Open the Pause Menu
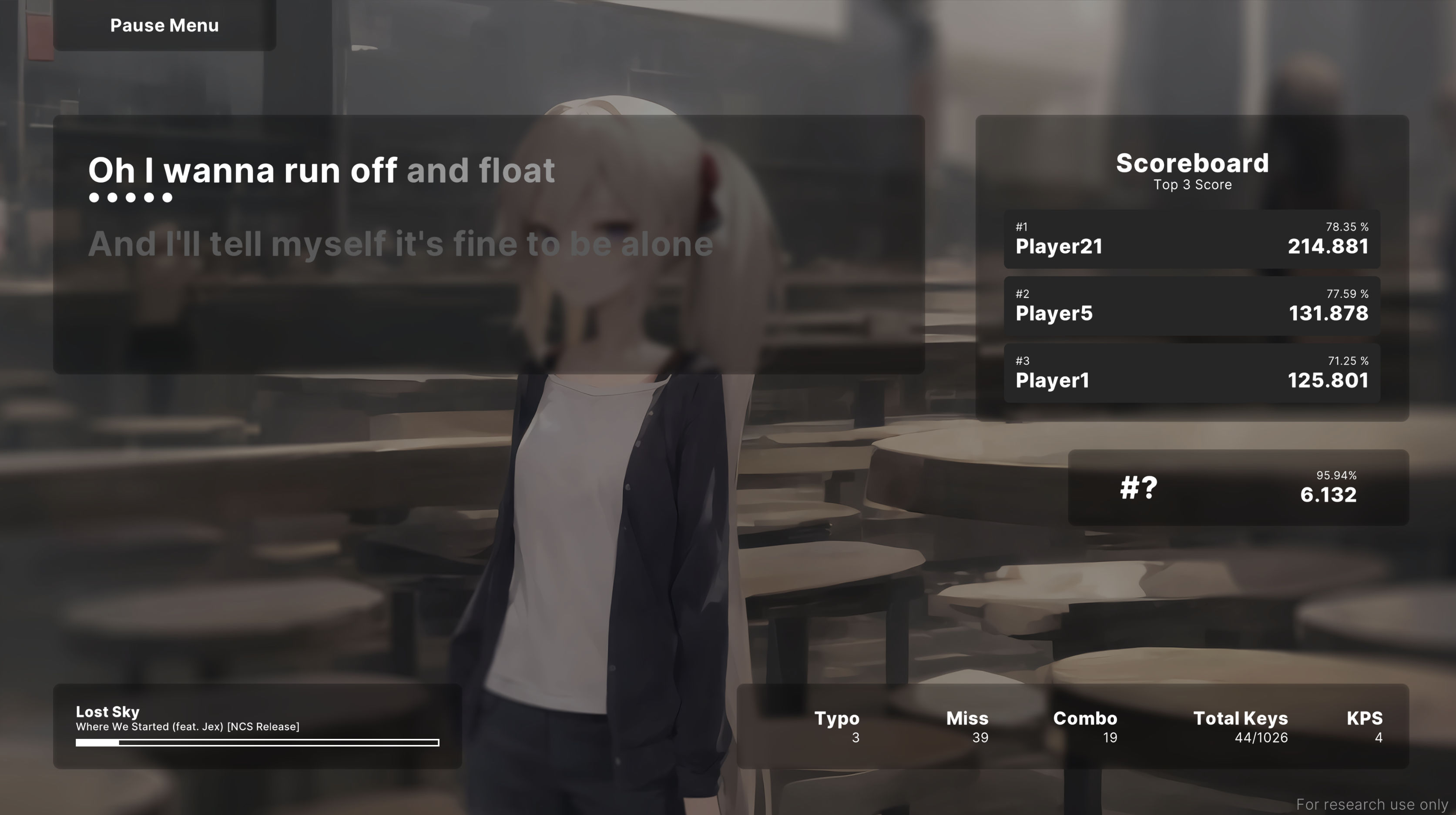The height and width of the screenshot is (815, 1456). click(164, 25)
